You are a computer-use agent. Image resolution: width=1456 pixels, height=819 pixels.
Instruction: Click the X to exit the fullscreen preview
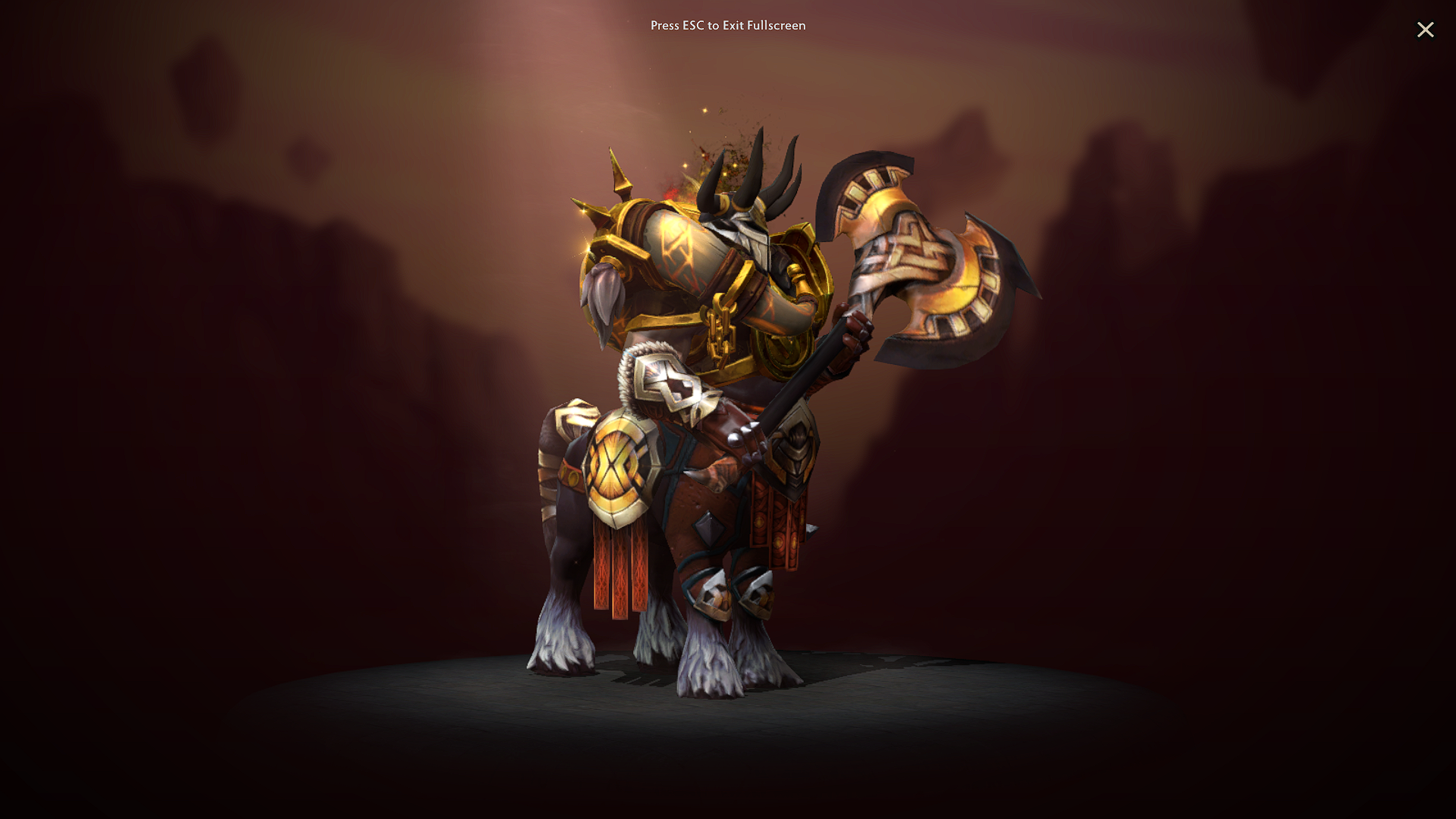1426,30
